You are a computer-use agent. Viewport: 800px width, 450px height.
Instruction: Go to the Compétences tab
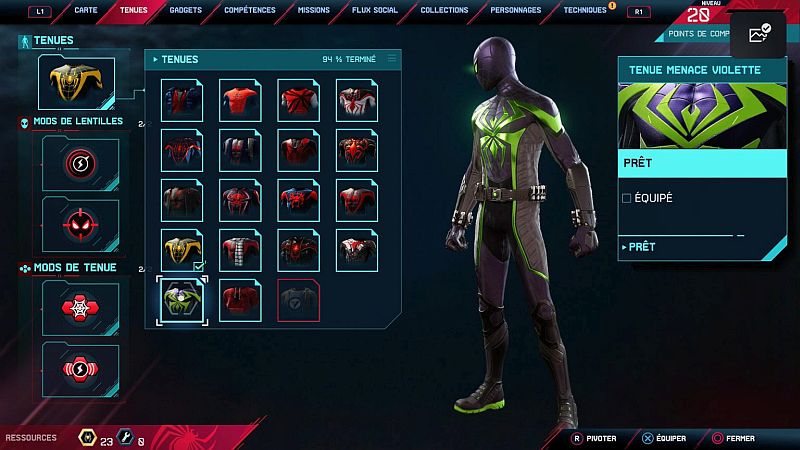250,10
